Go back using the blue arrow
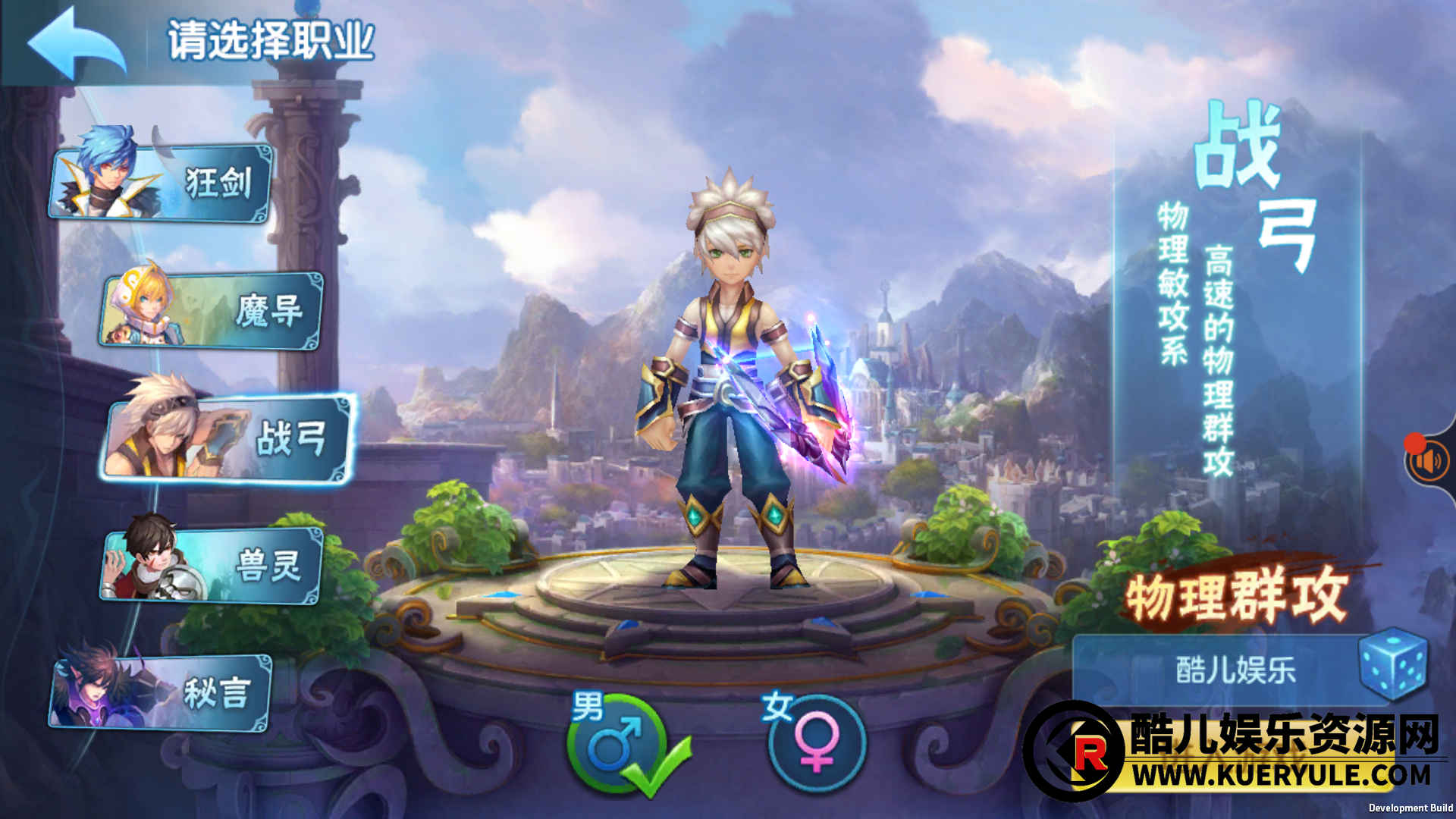1456x819 pixels. 76,43
